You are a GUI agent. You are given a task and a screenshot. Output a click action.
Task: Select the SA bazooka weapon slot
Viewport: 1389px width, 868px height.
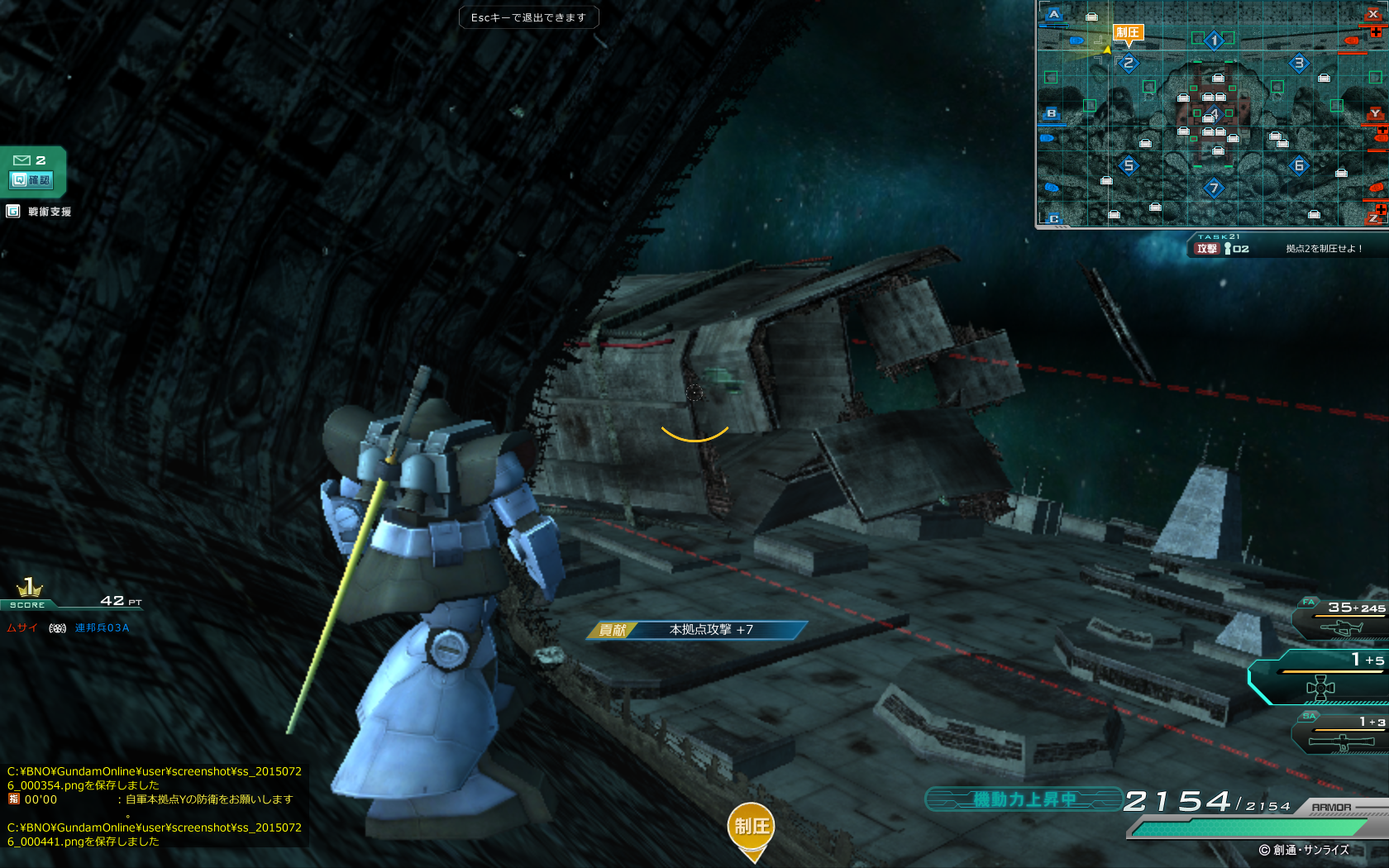click(x=1341, y=735)
